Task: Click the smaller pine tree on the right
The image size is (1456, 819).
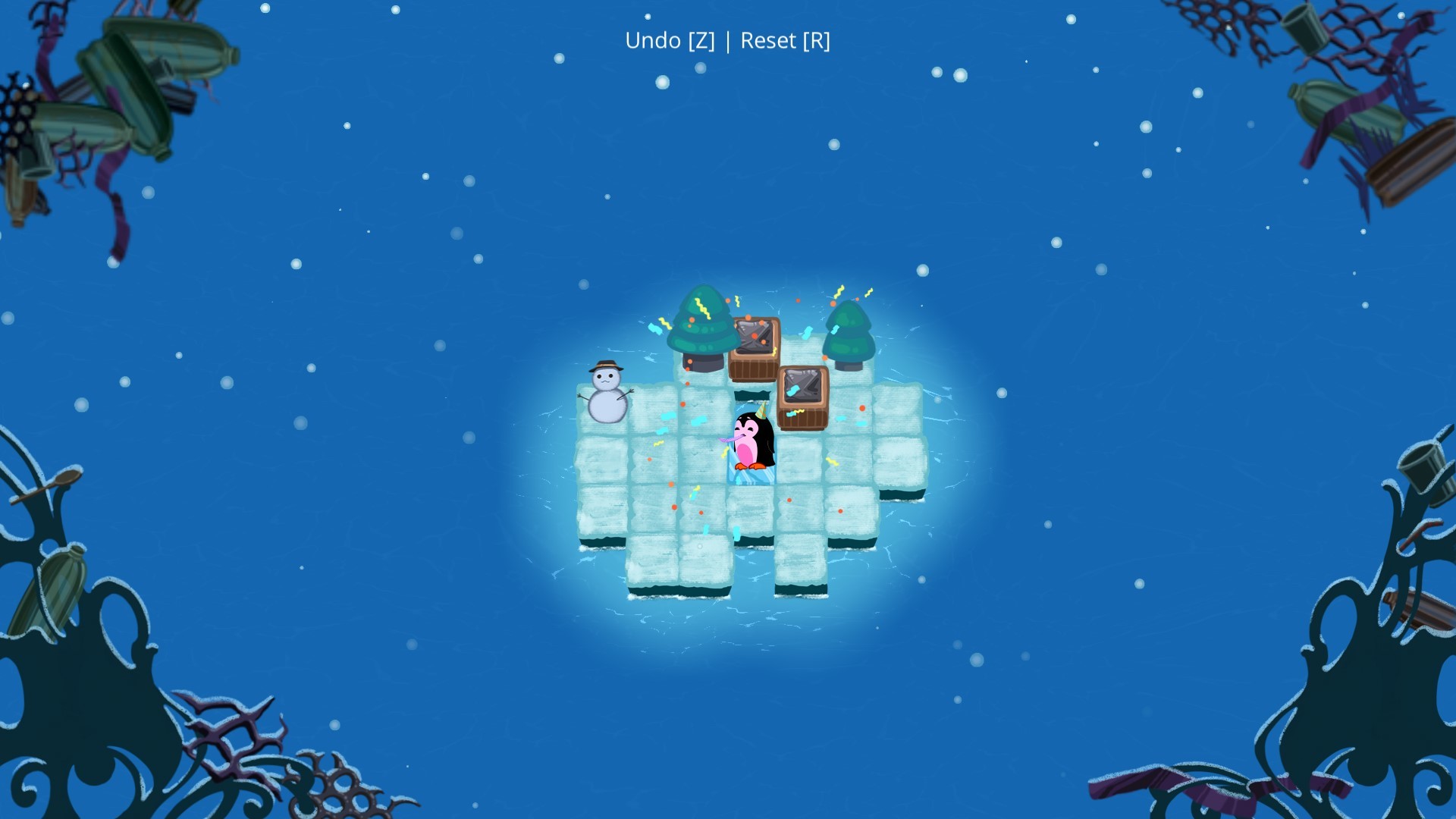Action: coord(847,334)
